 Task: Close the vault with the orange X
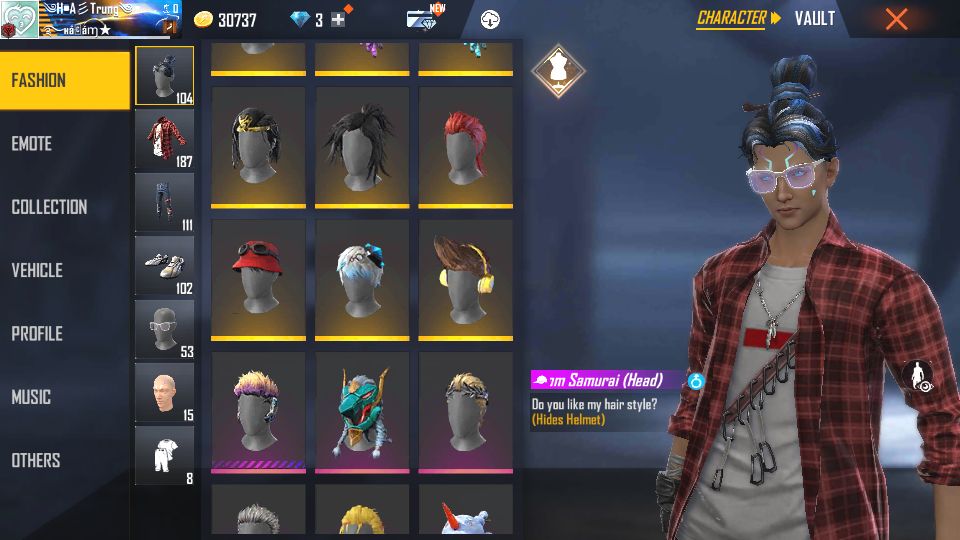click(x=896, y=19)
